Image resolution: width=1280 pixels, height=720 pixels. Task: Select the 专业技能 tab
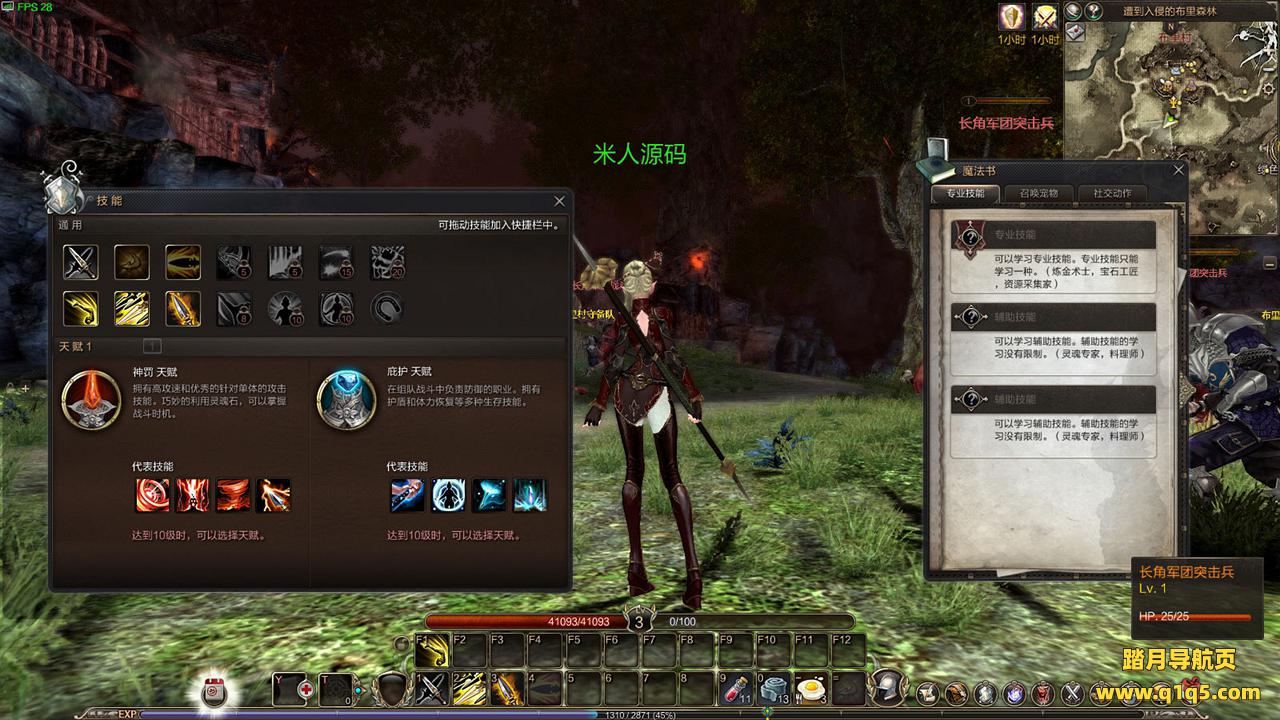(965, 193)
